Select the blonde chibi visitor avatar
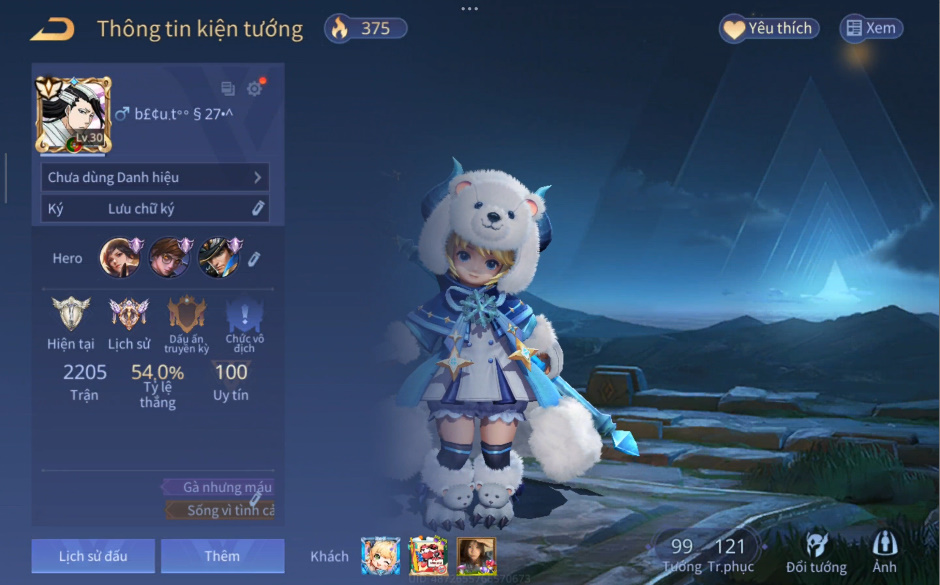The width and height of the screenshot is (940, 585). [x=380, y=555]
